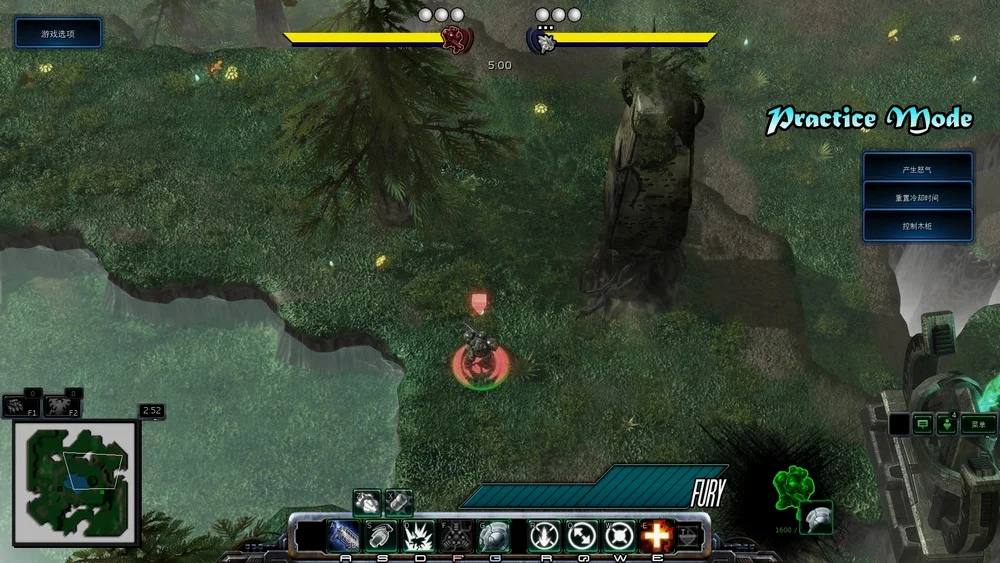Select the F1 idle worker button
Image resolution: width=1000 pixels, height=563 pixels.
pyautogui.click(x=21, y=406)
